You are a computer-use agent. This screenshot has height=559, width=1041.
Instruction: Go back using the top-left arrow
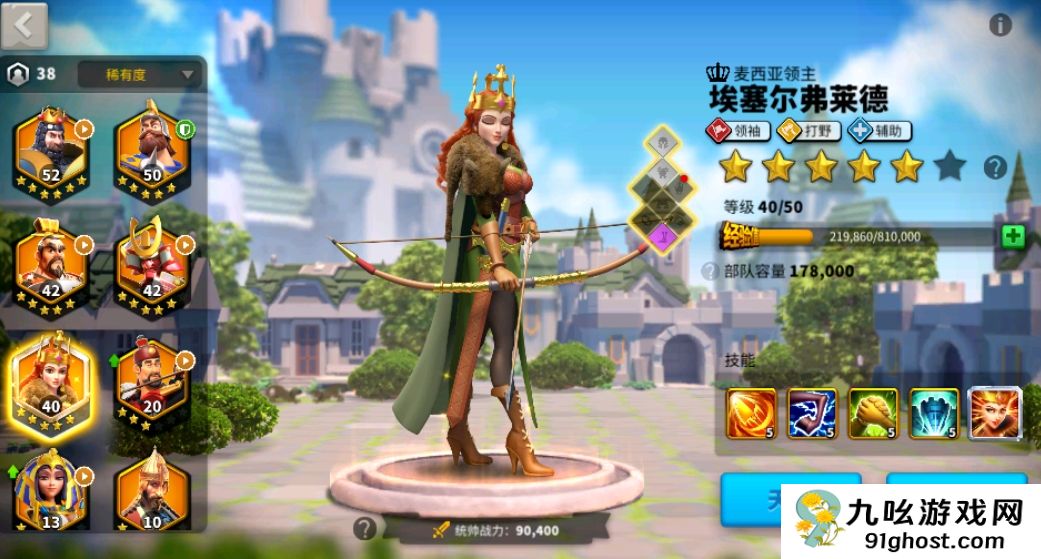24,25
